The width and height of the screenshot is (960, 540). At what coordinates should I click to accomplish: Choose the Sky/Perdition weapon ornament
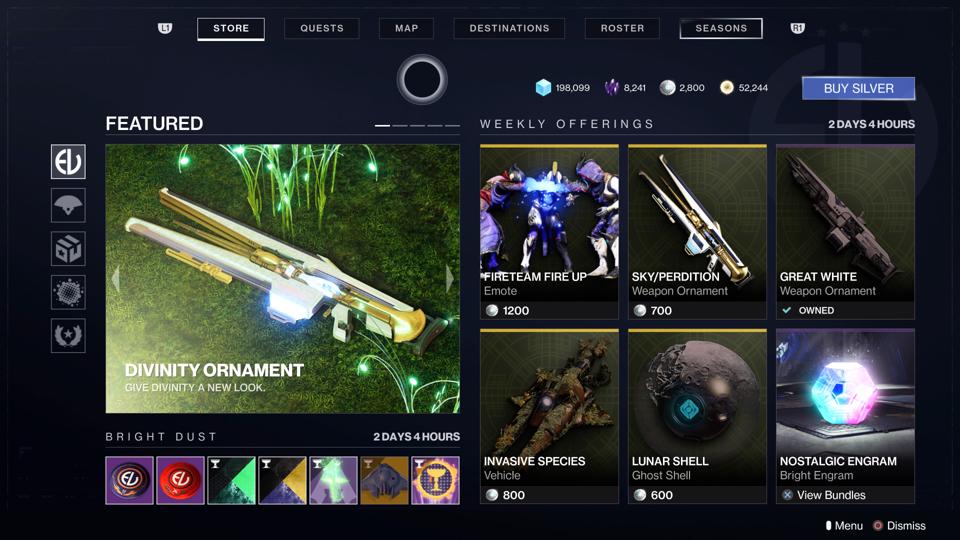[x=697, y=232]
